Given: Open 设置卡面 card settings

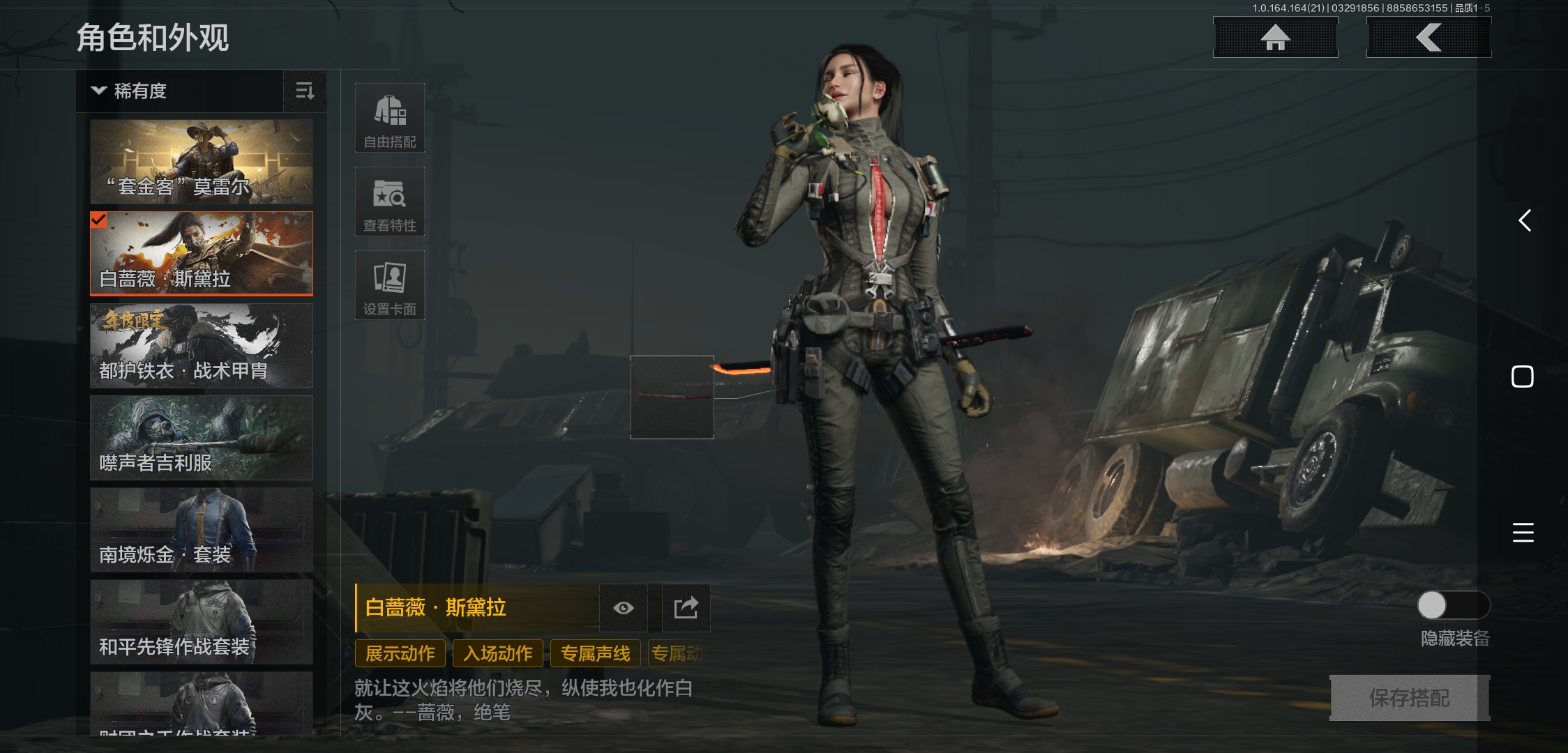Looking at the screenshot, I should pyautogui.click(x=390, y=285).
